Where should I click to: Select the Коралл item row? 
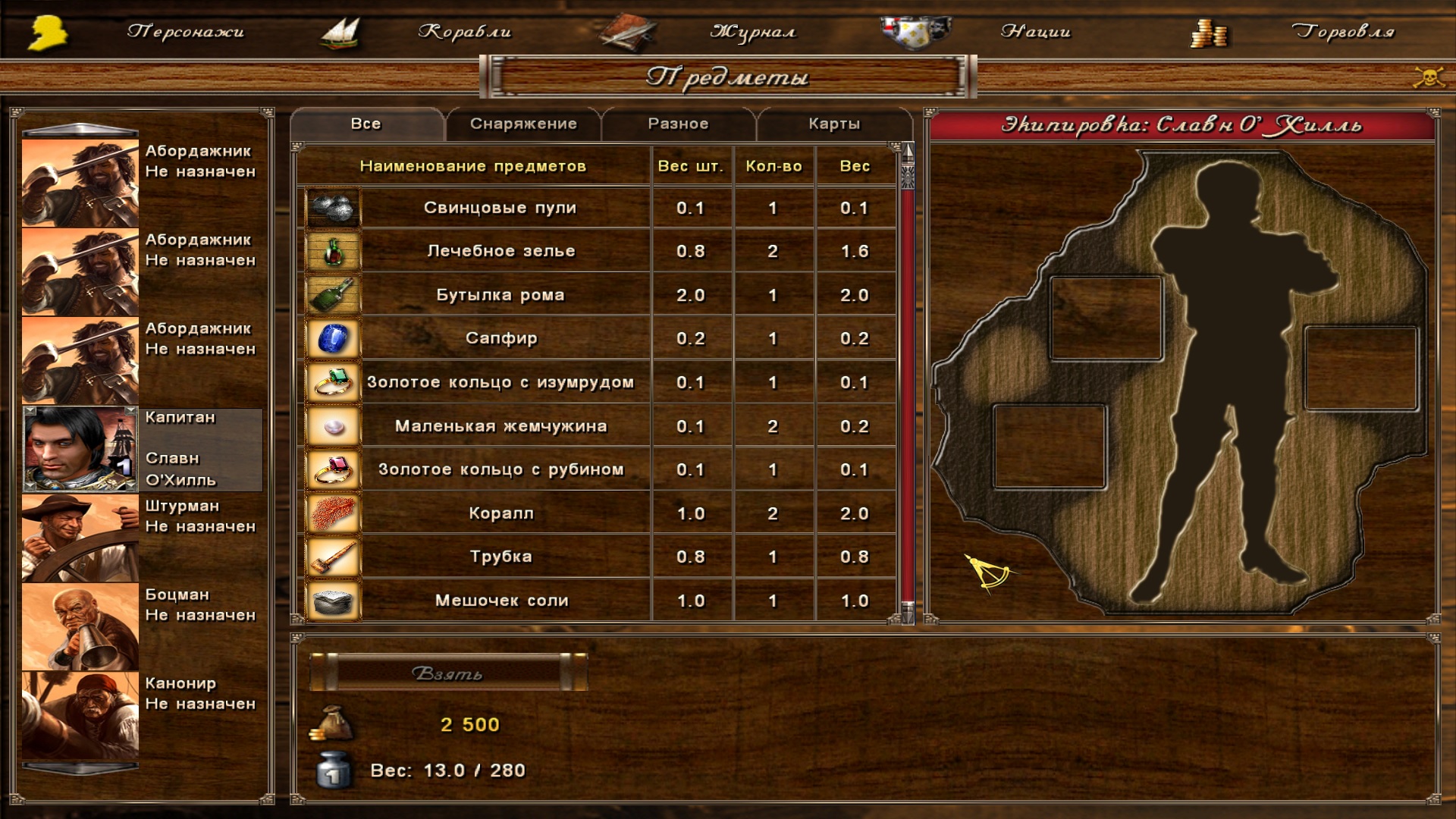500,513
